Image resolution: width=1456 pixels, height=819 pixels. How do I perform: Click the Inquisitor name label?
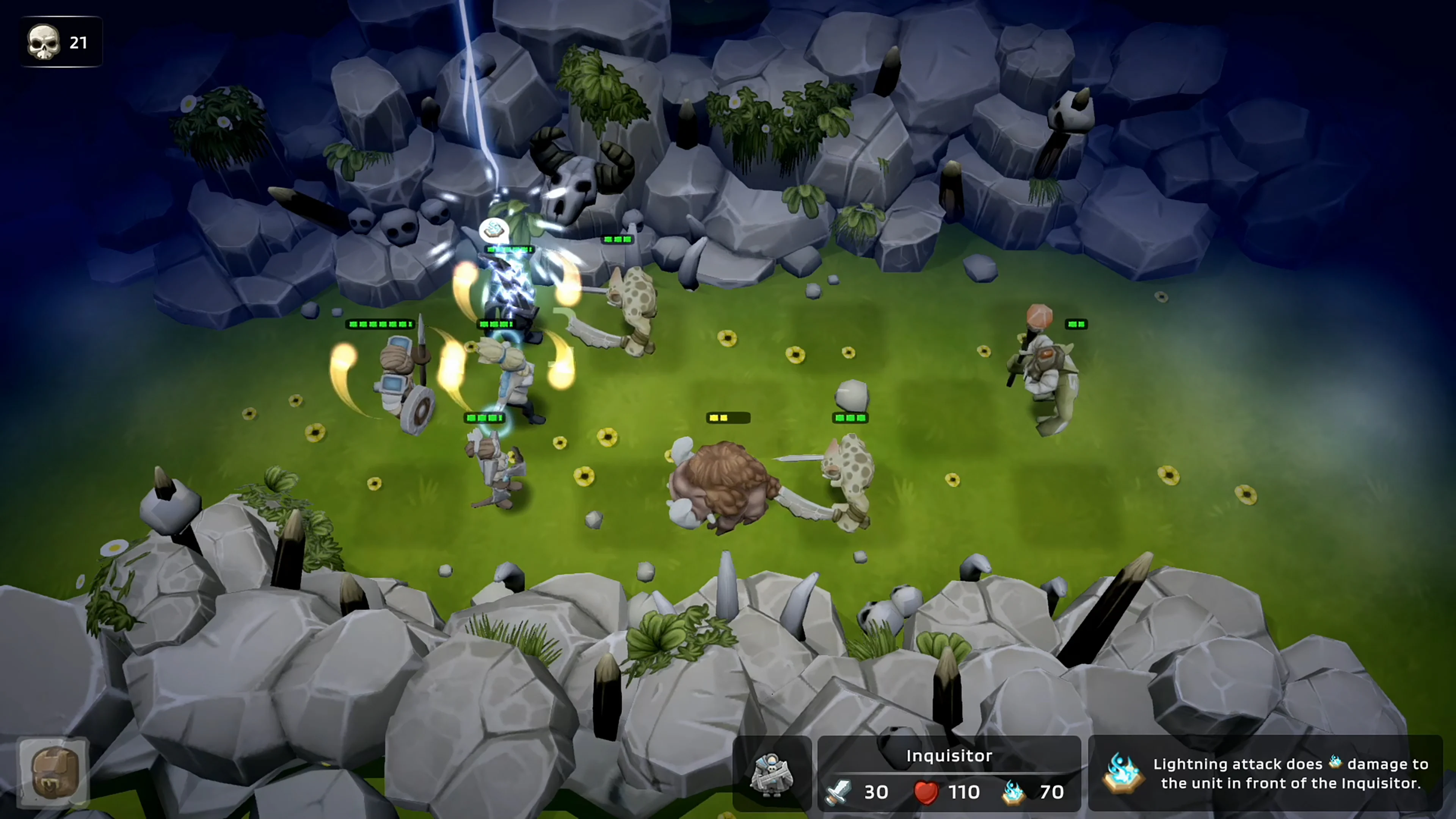click(949, 756)
